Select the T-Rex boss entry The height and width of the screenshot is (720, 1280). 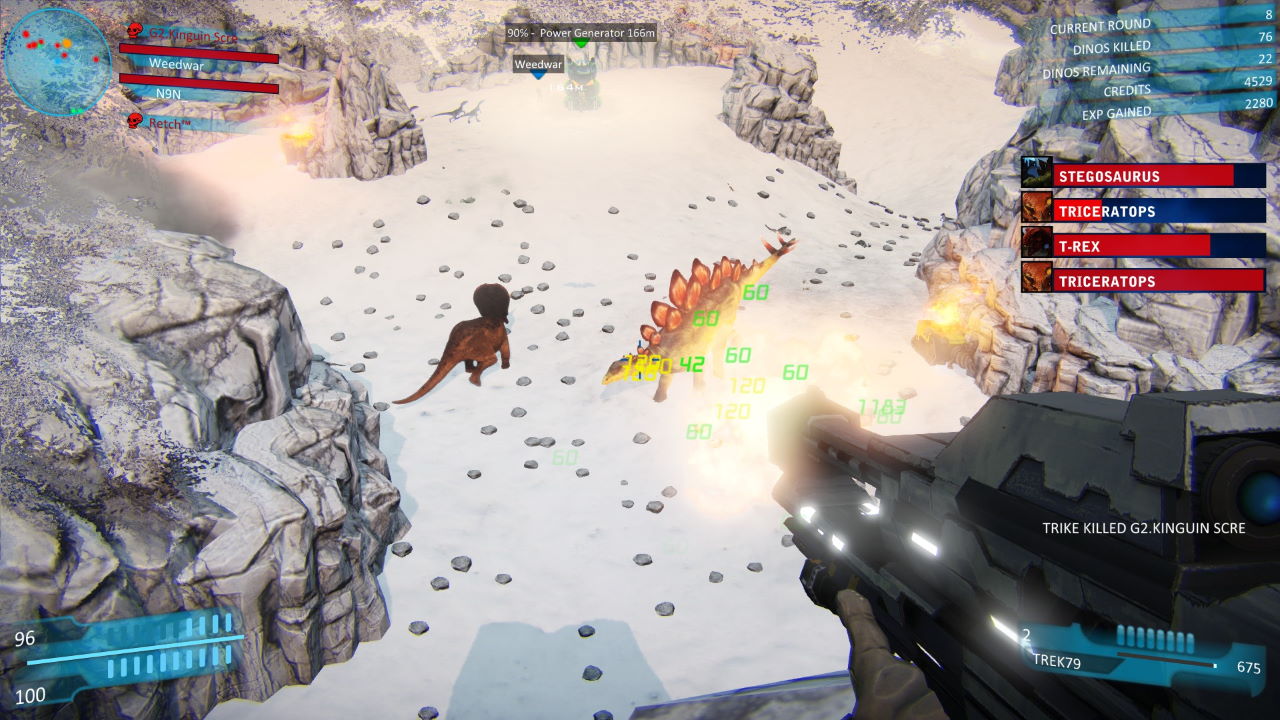(1144, 246)
